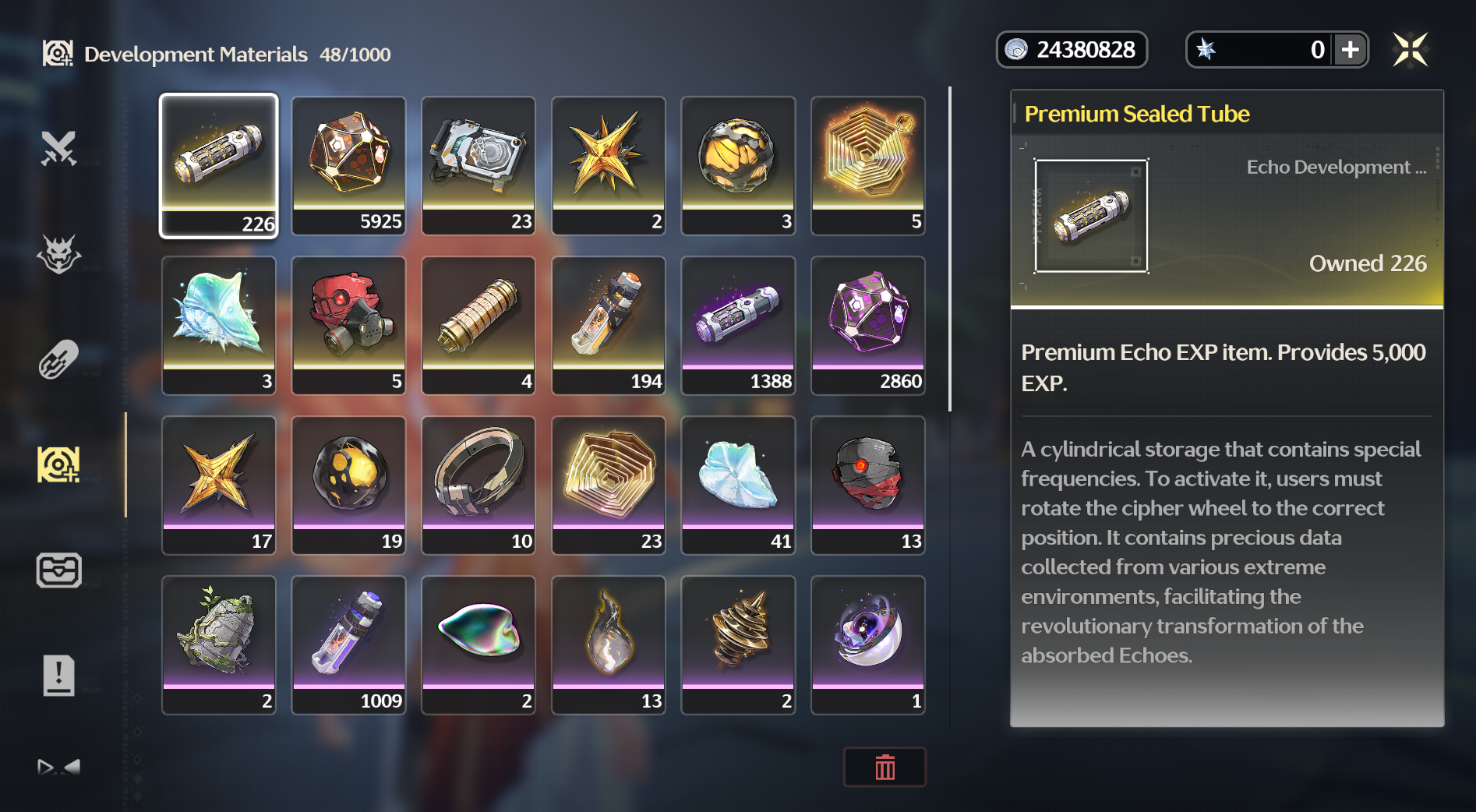Select the purple dodecahedron item with 2860
1476x812 pixels.
coord(868,325)
